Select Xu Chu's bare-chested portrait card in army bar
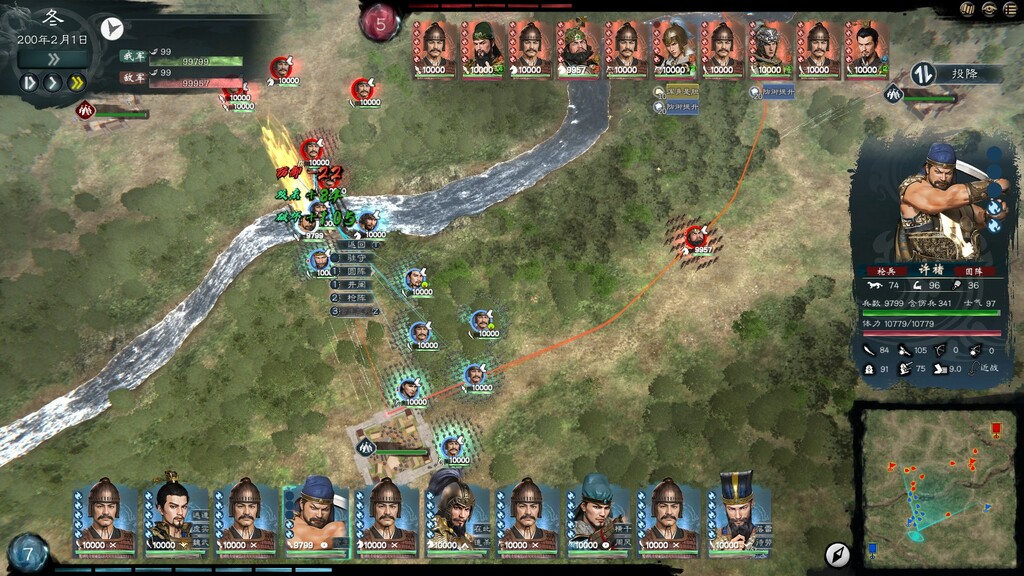 click(316, 516)
